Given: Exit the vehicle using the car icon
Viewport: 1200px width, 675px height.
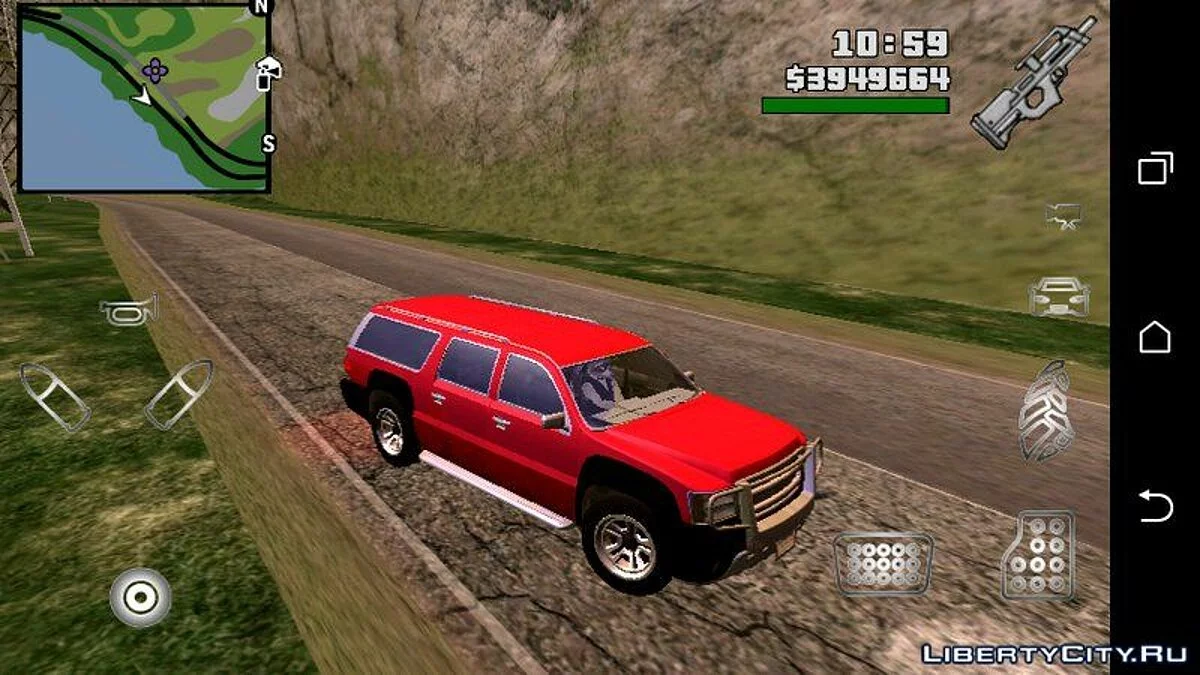Looking at the screenshot, I should pyautogui.click(x=1059, y=296).
